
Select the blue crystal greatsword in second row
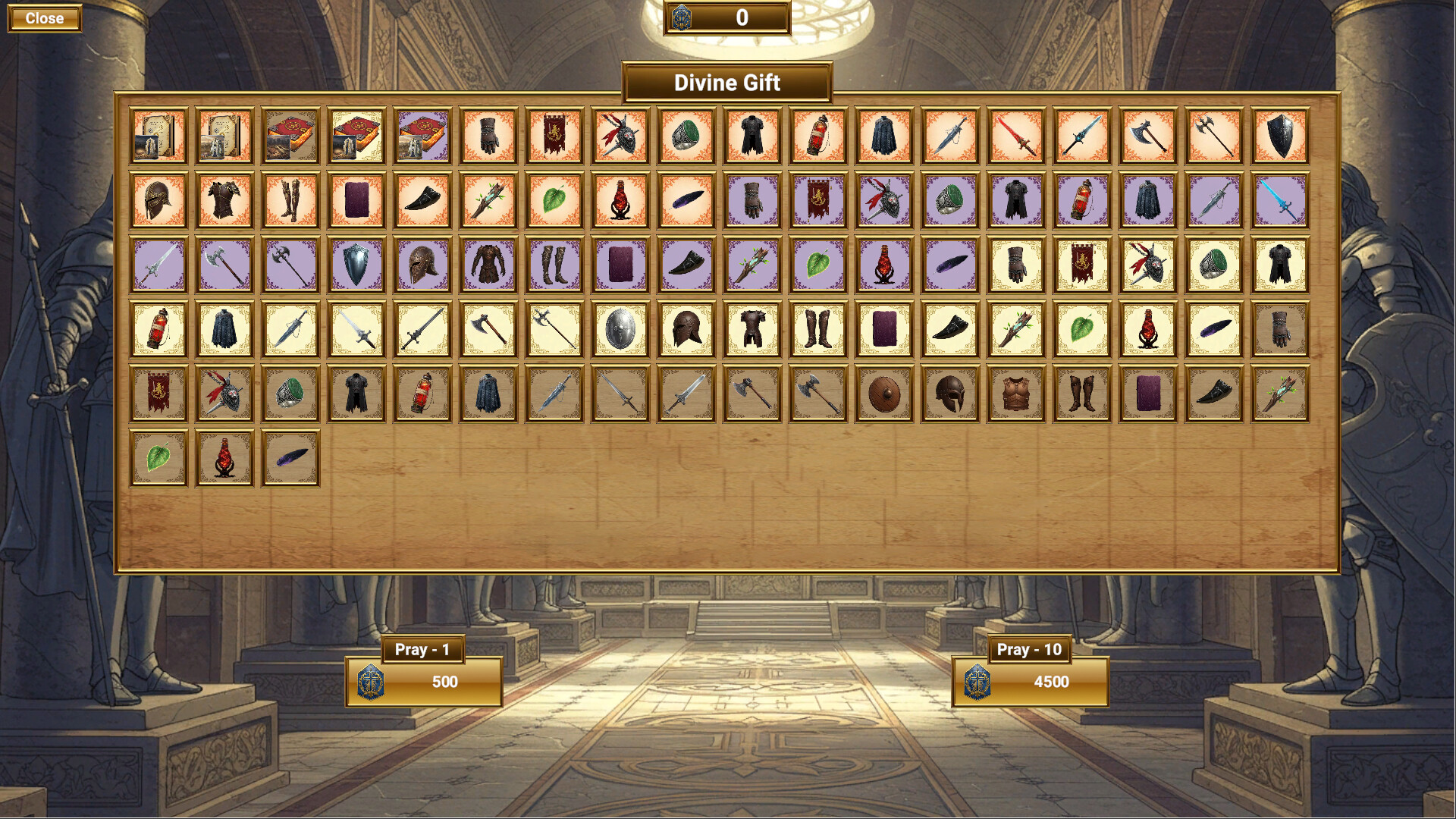coord(1280,200)
